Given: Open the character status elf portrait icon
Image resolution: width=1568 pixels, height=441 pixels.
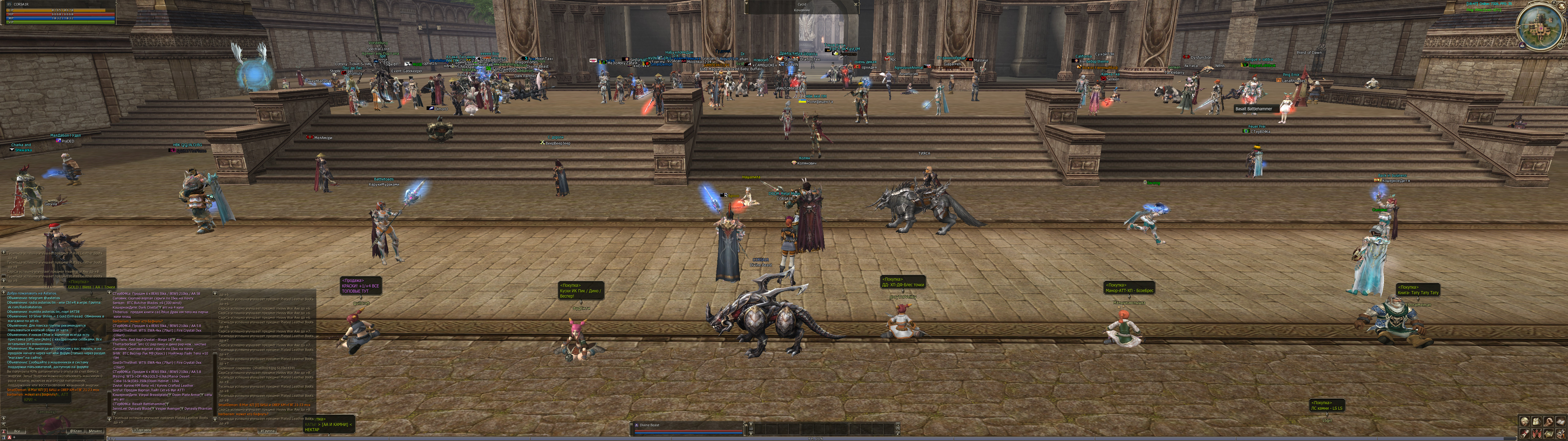Looking at the screenshot, I should (x=1524, y=421).
